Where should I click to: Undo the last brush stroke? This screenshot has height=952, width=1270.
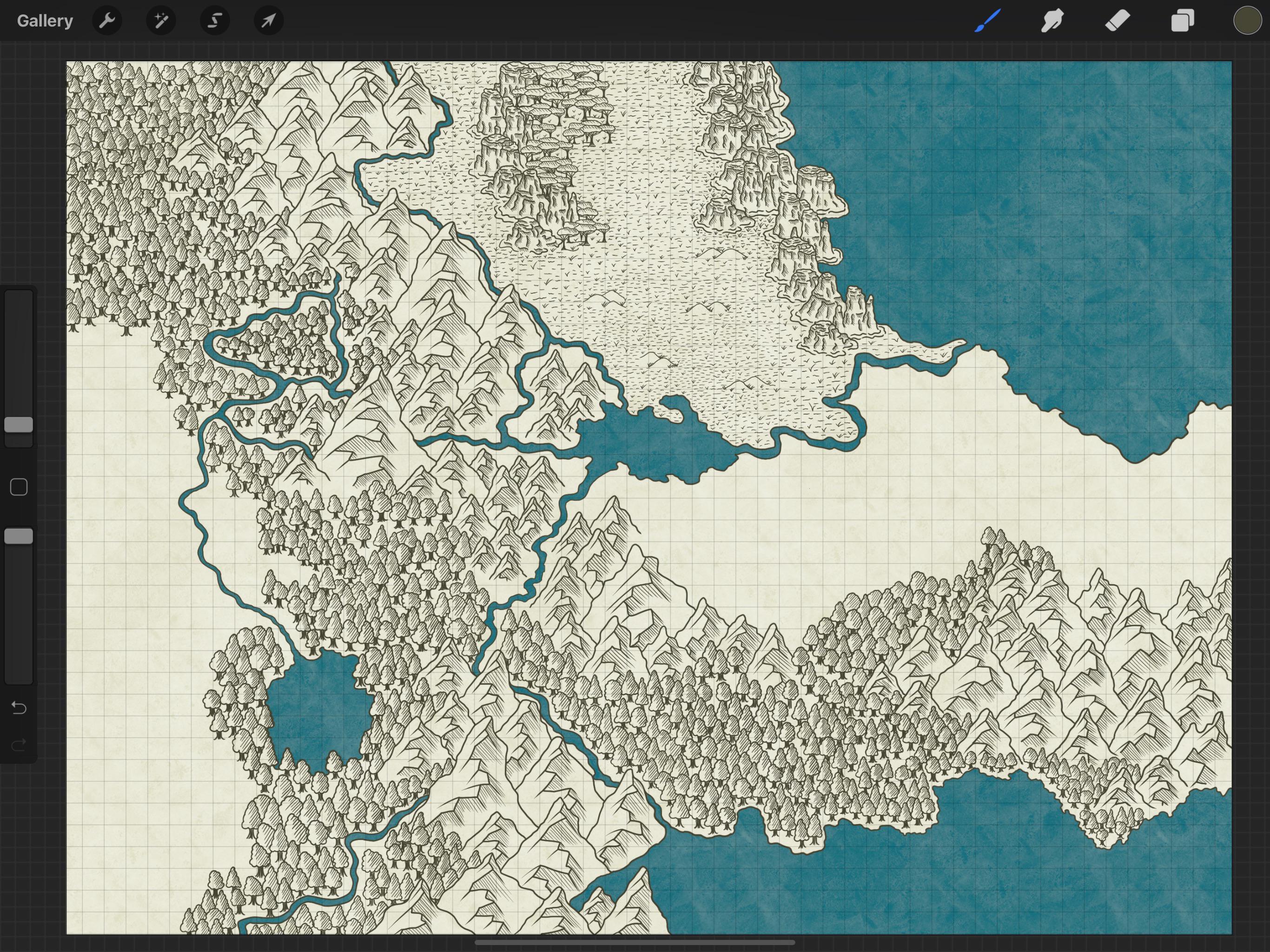[19, 708]
